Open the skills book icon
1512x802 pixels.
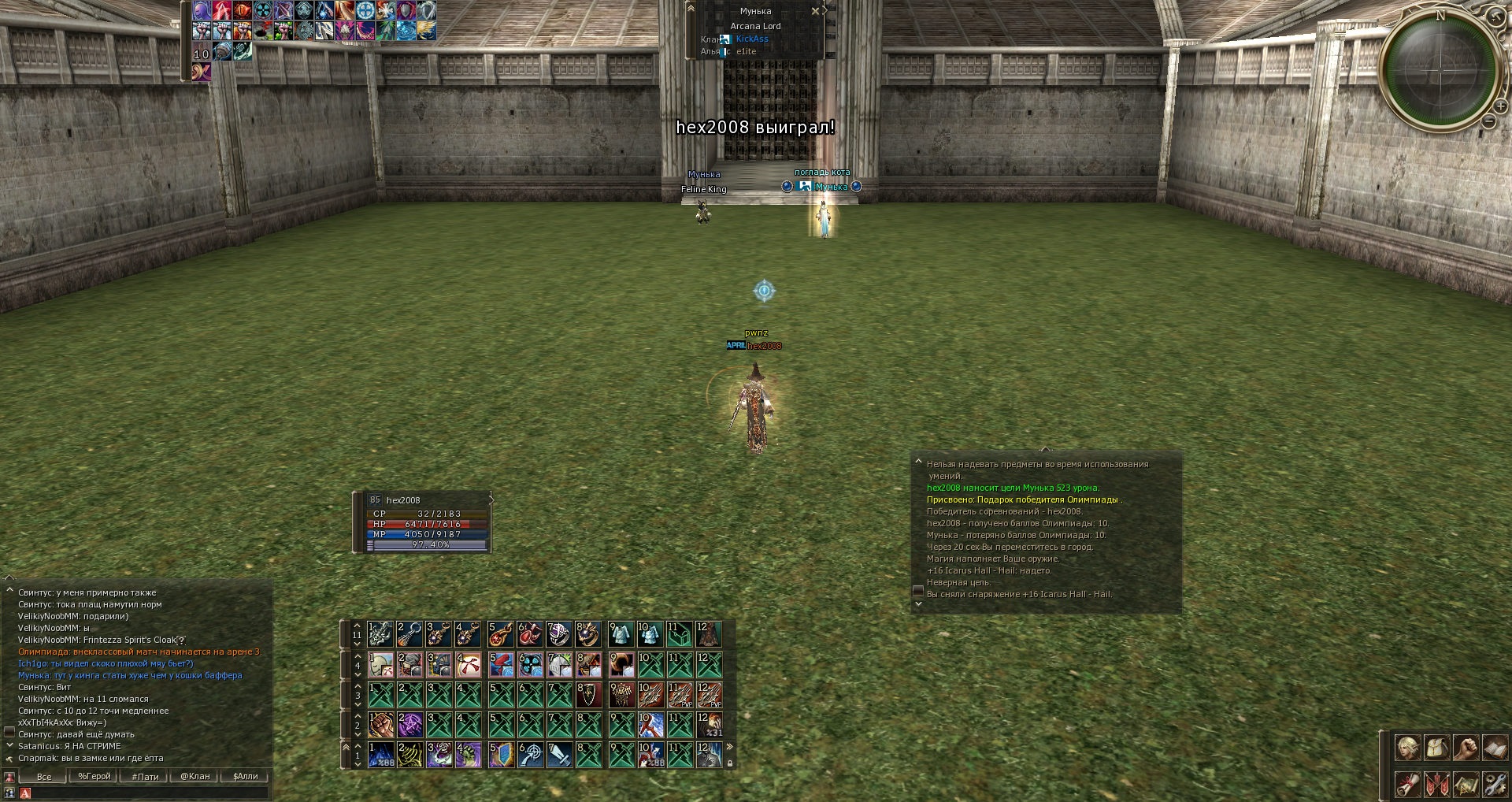click(1494, 747)
